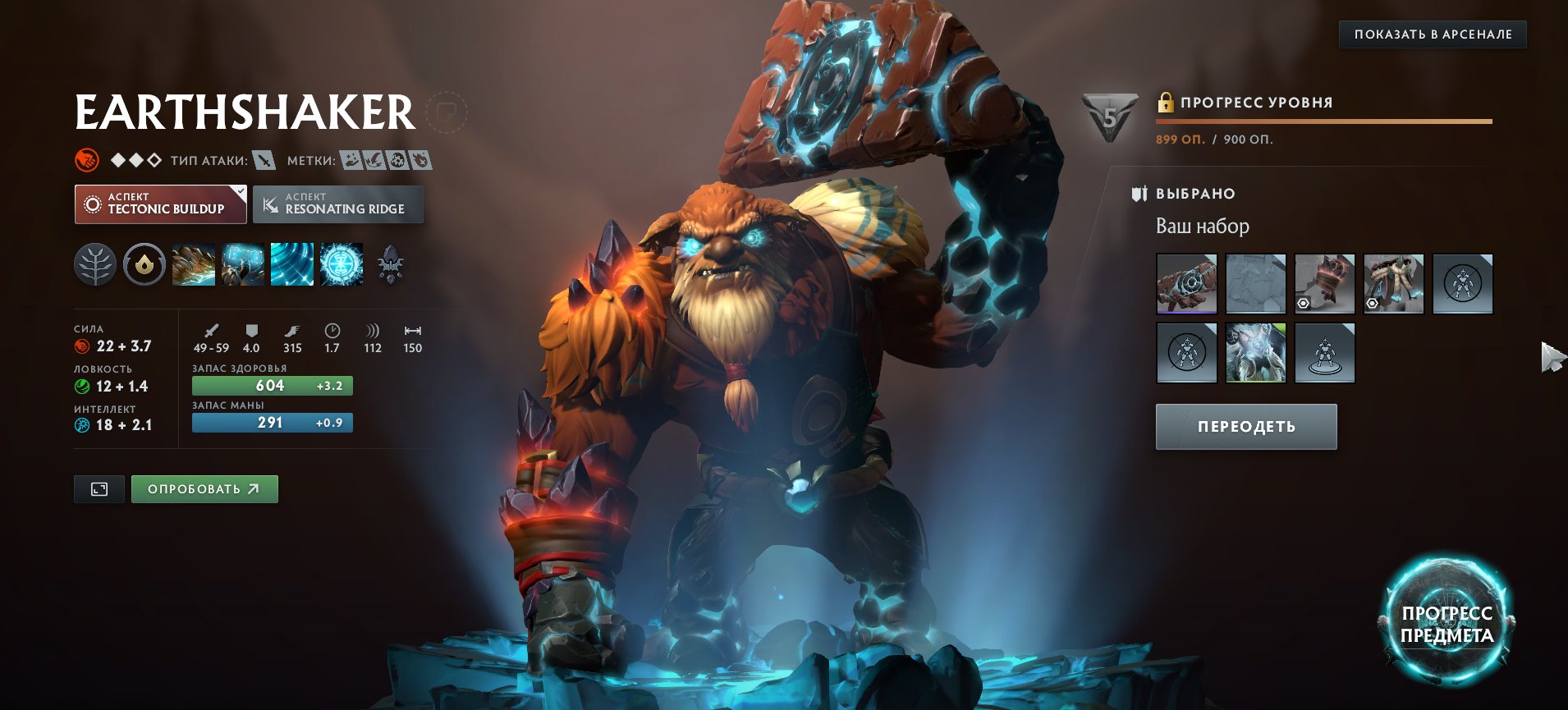Open the Fissure ability icon

(194, 264)
